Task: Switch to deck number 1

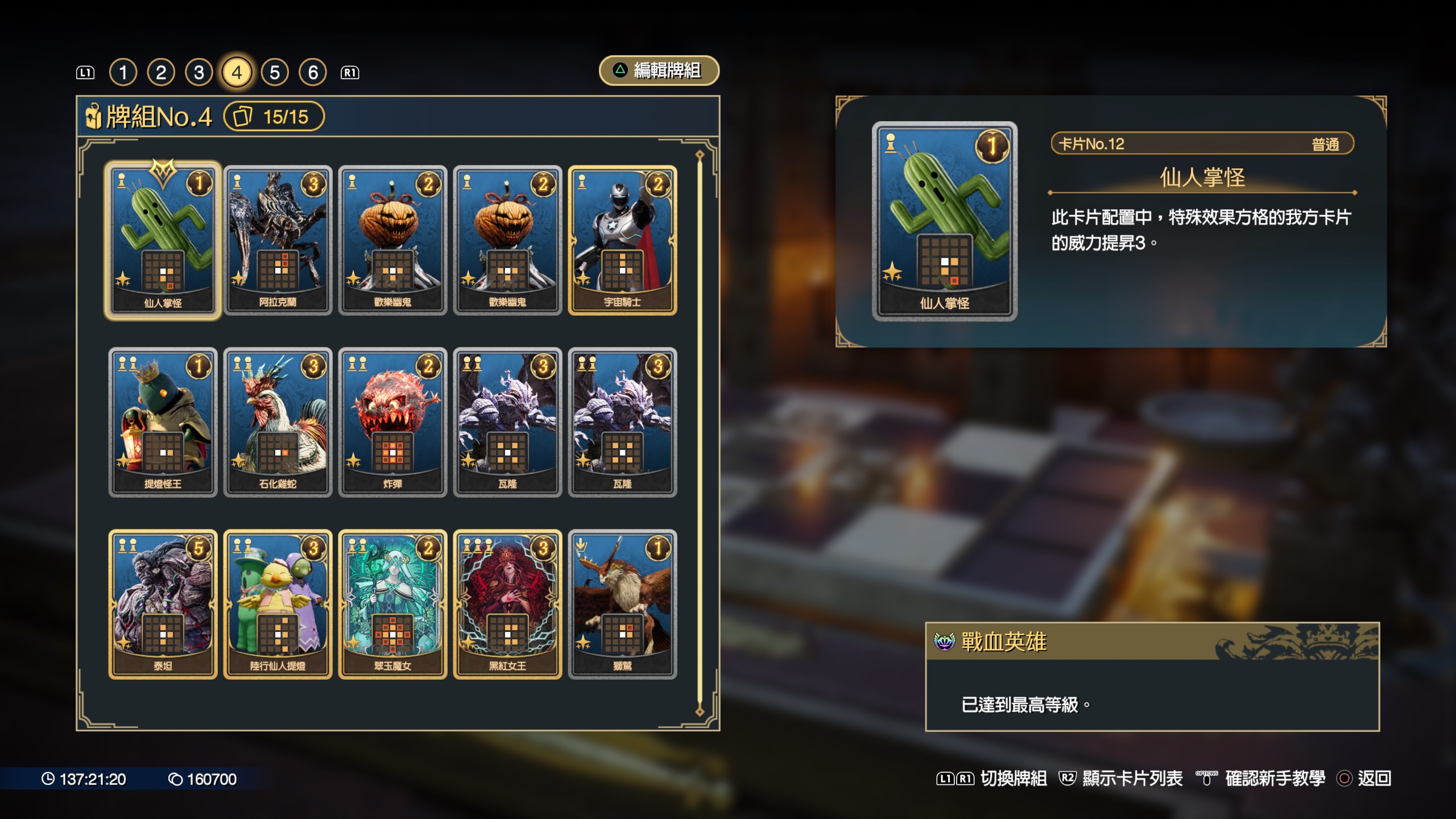Action: click(x=123, y=72)
